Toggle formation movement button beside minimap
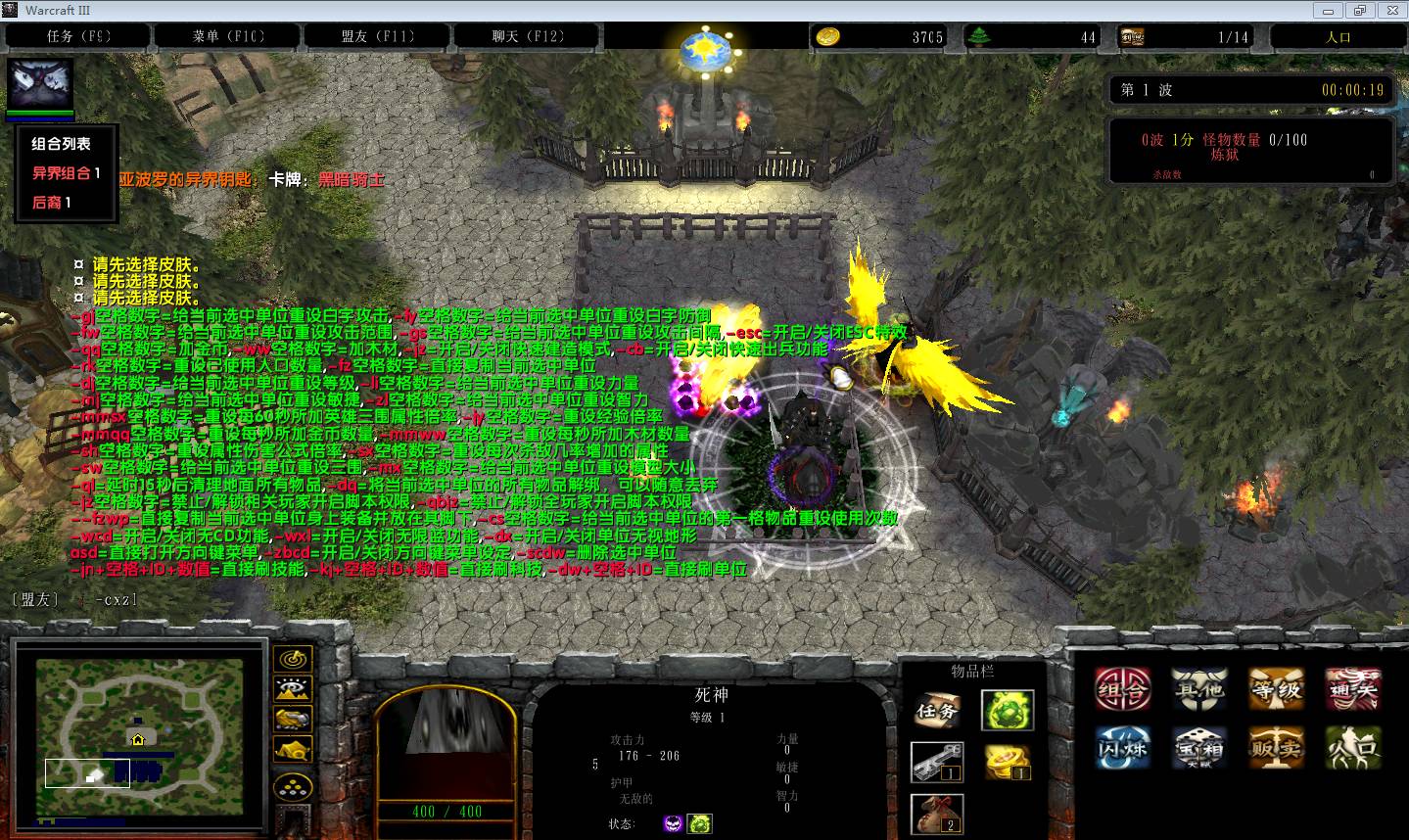The image size is (1409, 840). coord(293,785)
